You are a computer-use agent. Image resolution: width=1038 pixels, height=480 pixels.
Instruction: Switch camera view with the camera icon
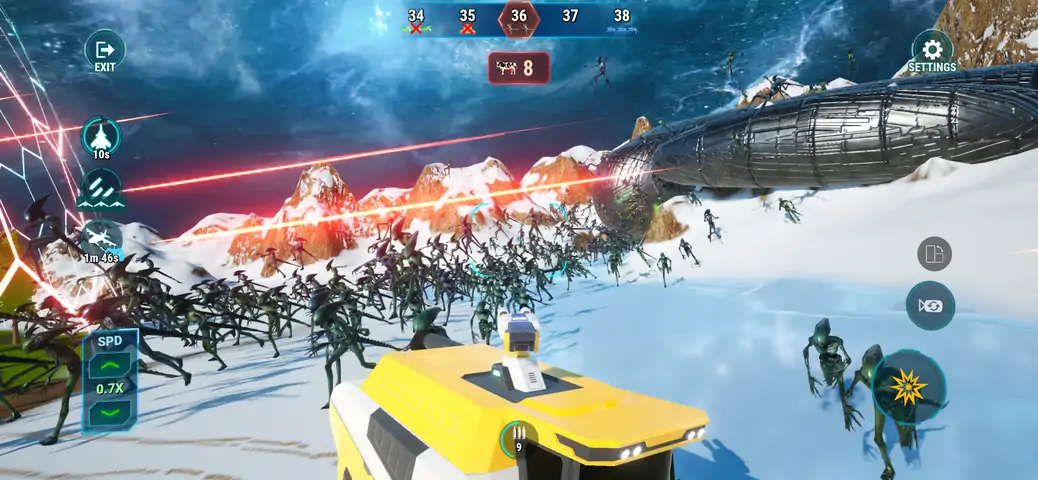point(930,306)
